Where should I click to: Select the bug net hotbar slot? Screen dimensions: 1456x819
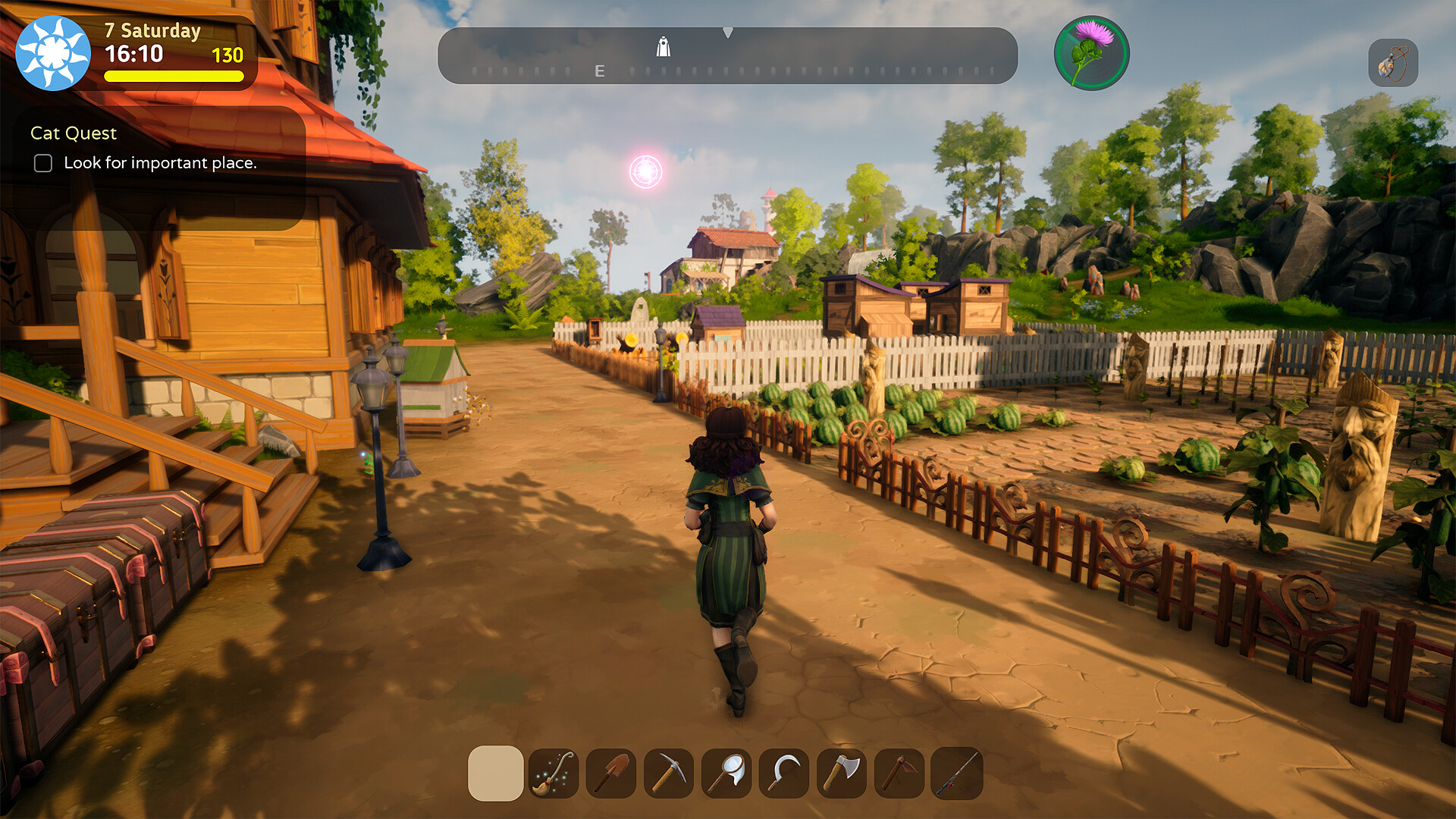pyautogui.click(x=726, y=773)
